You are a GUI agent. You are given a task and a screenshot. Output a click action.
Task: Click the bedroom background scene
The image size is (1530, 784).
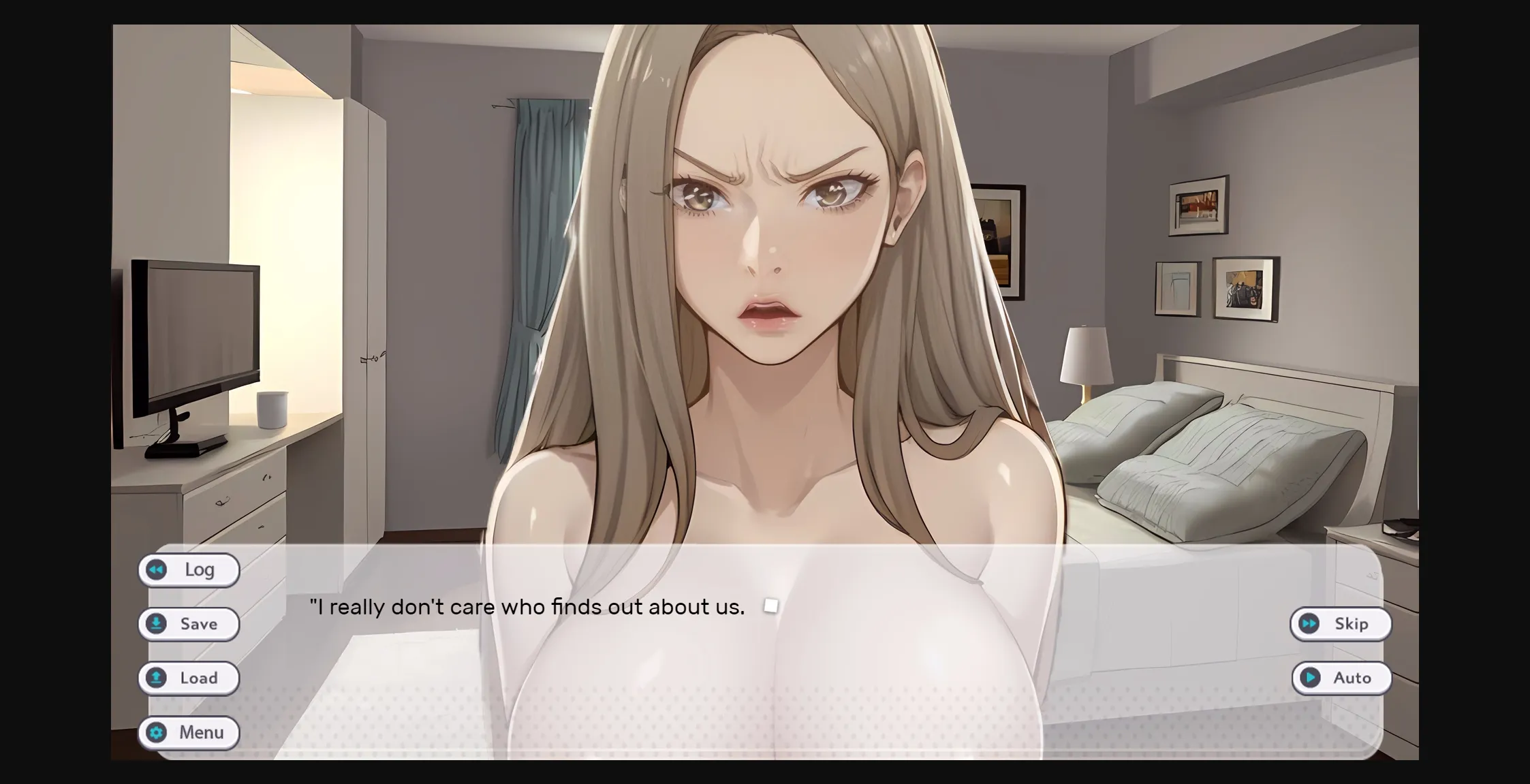[1192, 272]
